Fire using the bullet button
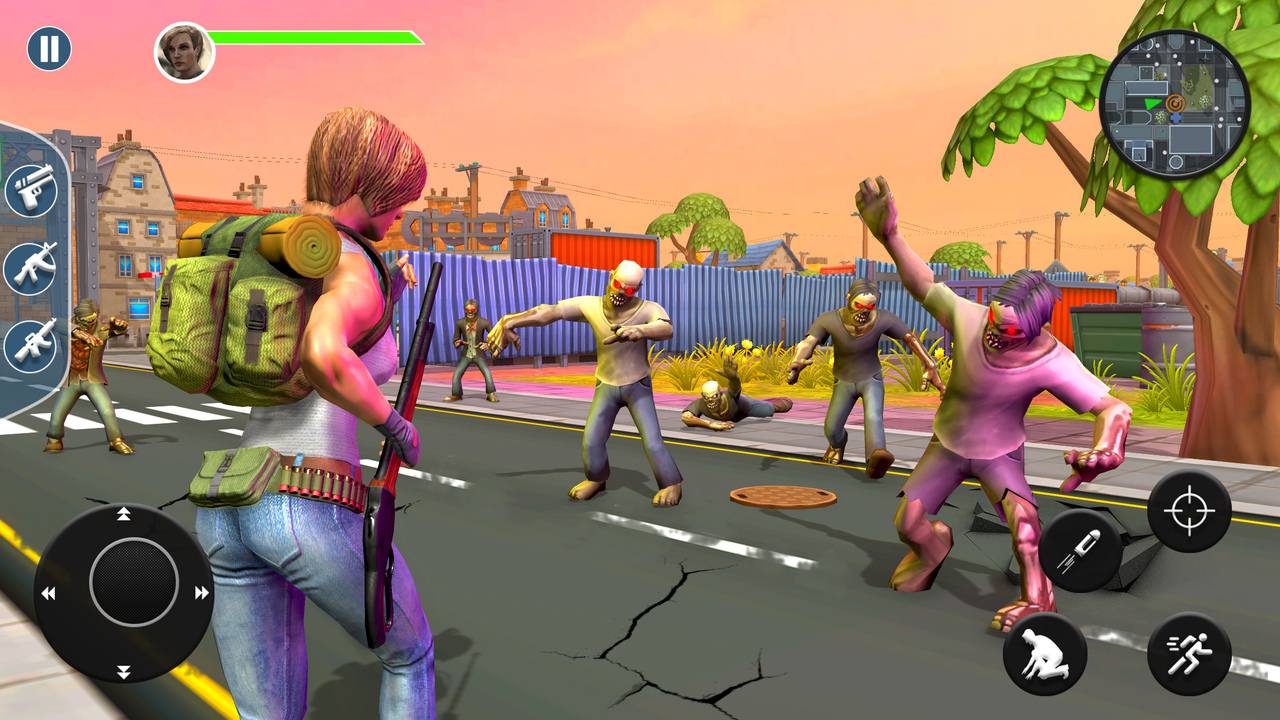The width and height of the screenshot is (1280, 720). [x=1080, y=550]
